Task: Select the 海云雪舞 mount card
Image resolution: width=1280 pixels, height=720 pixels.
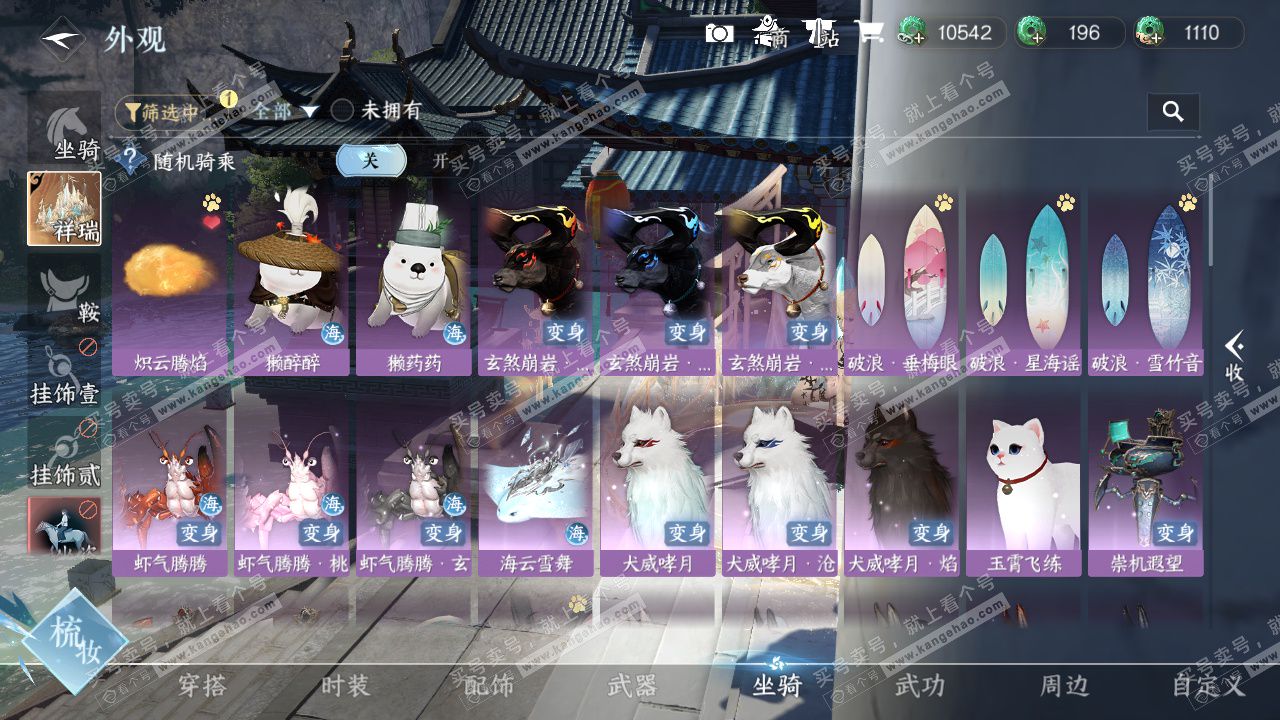Action: 536,486
